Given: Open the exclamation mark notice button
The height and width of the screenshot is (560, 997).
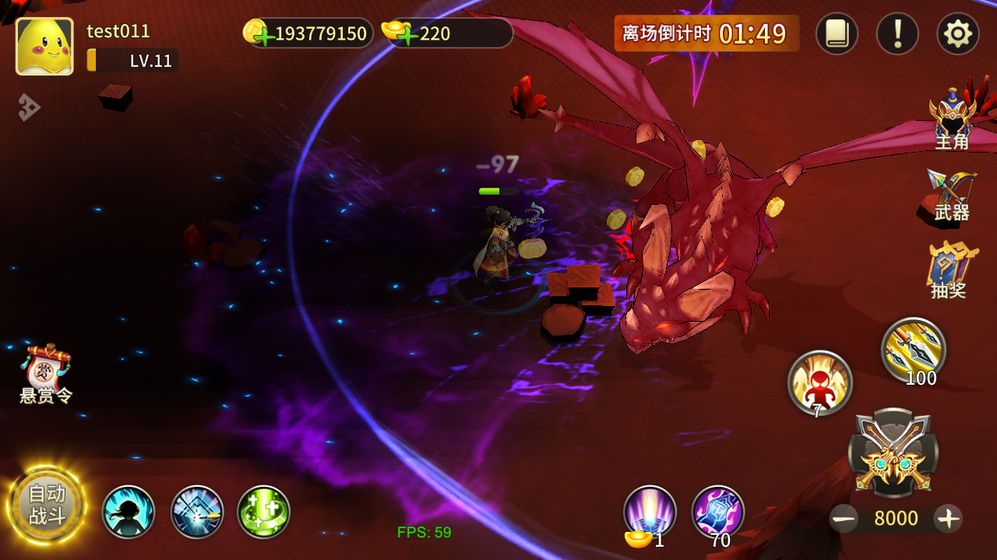Looking at the screenshot, I should click(x=897, y=34).
